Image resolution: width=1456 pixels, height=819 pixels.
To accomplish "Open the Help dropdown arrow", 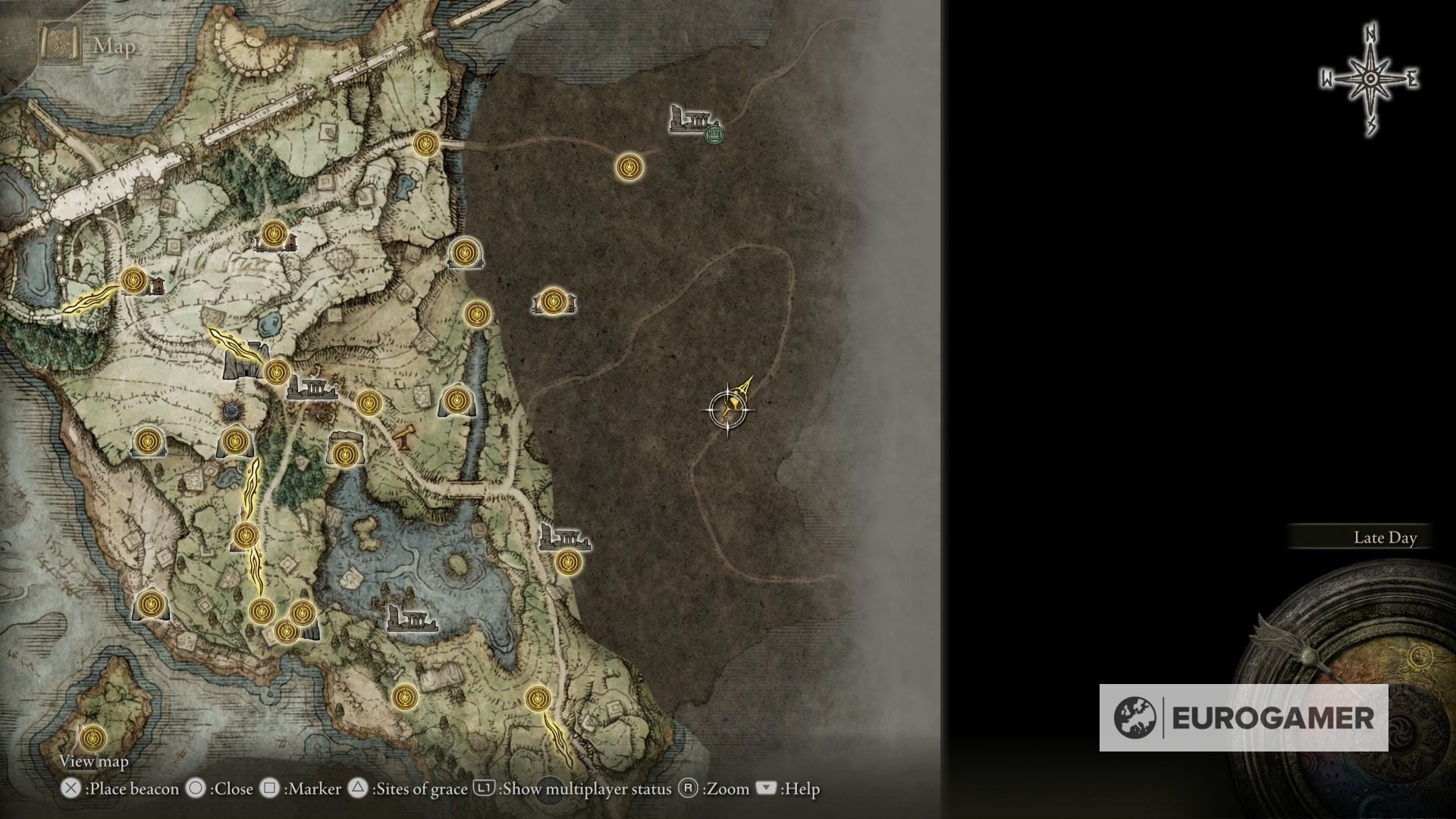I will (x=764, y=789).
